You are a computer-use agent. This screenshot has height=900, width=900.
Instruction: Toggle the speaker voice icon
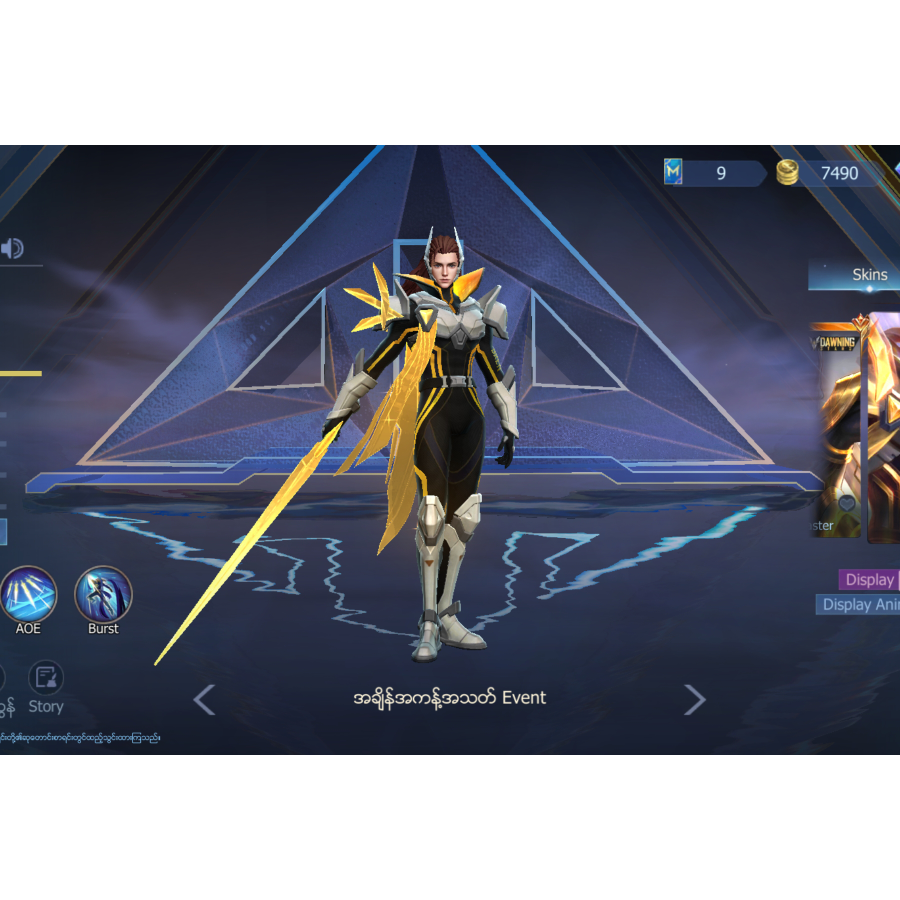[12, 249]
